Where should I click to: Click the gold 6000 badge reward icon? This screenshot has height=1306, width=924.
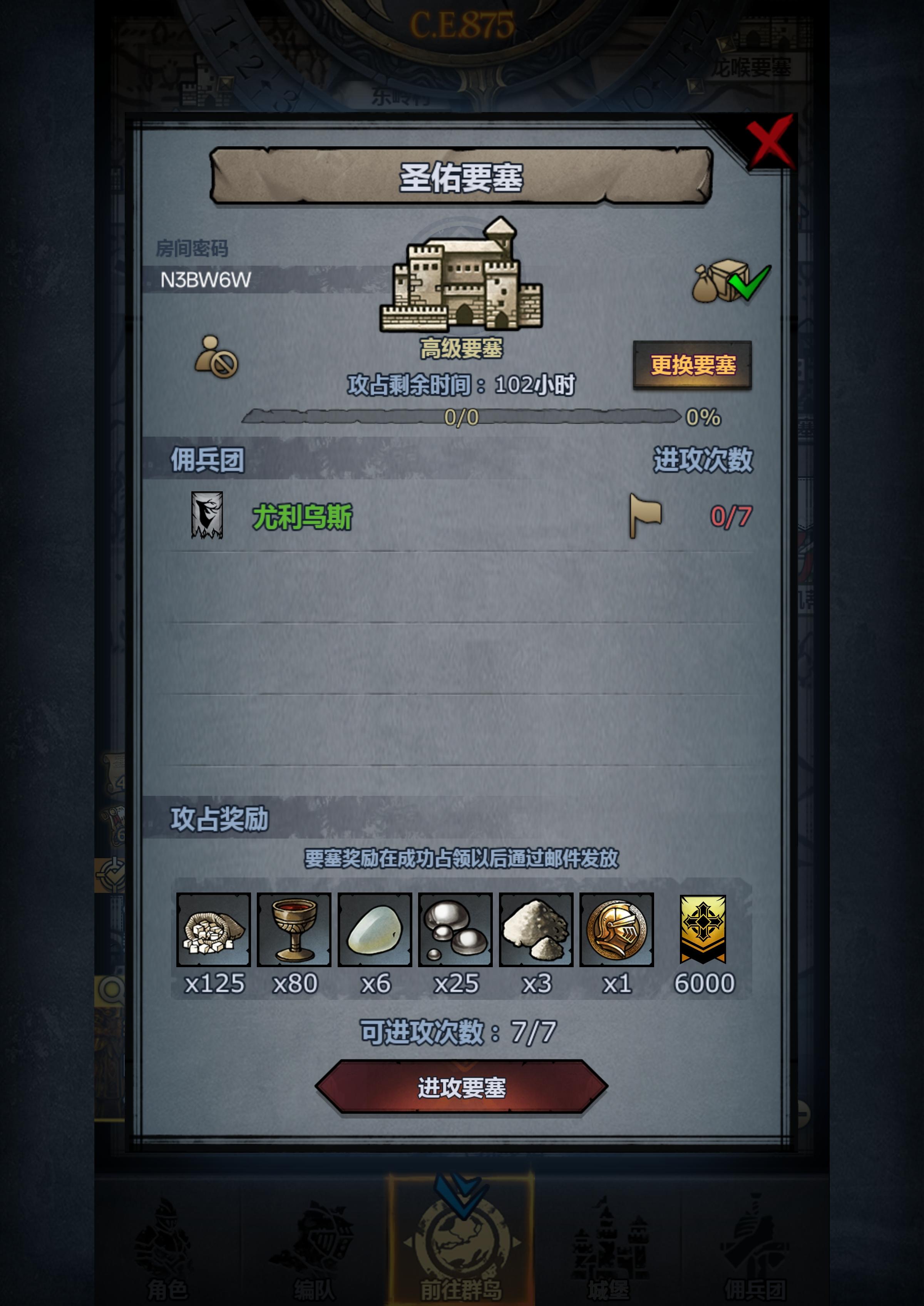pos(704,929)
